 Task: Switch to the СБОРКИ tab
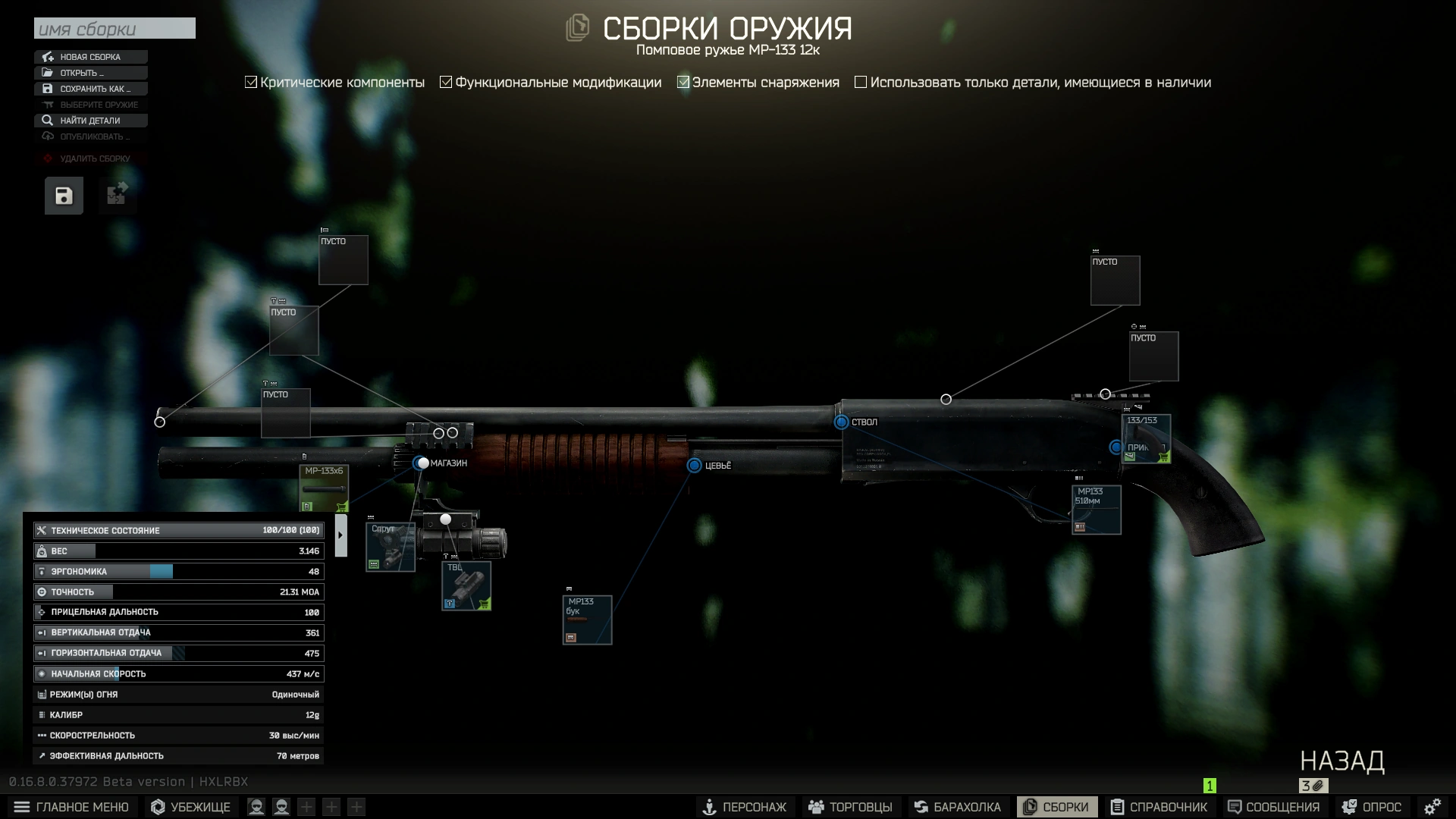(1057, 807)
